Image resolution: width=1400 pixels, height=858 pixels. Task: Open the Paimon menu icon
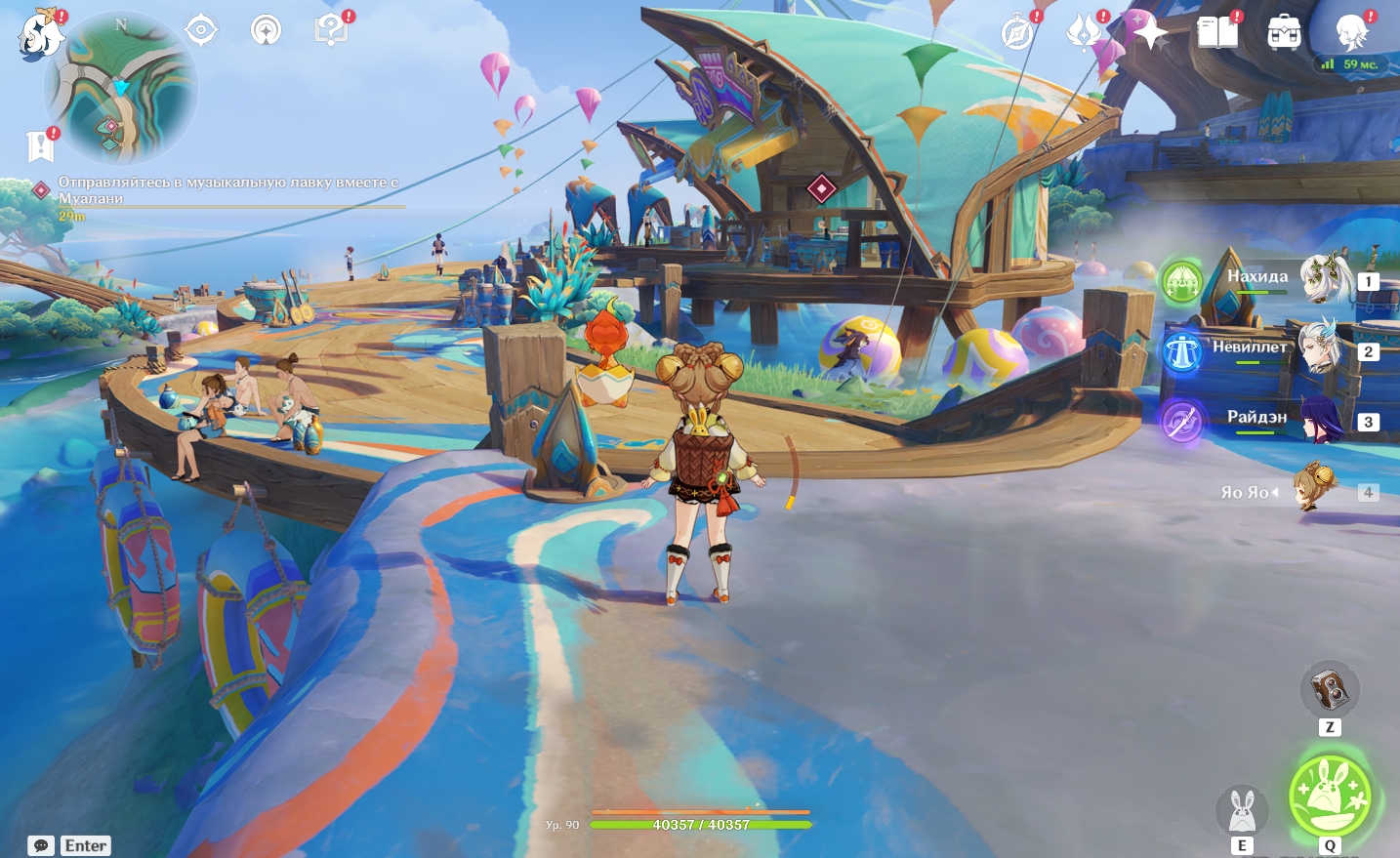click(41, 35)
